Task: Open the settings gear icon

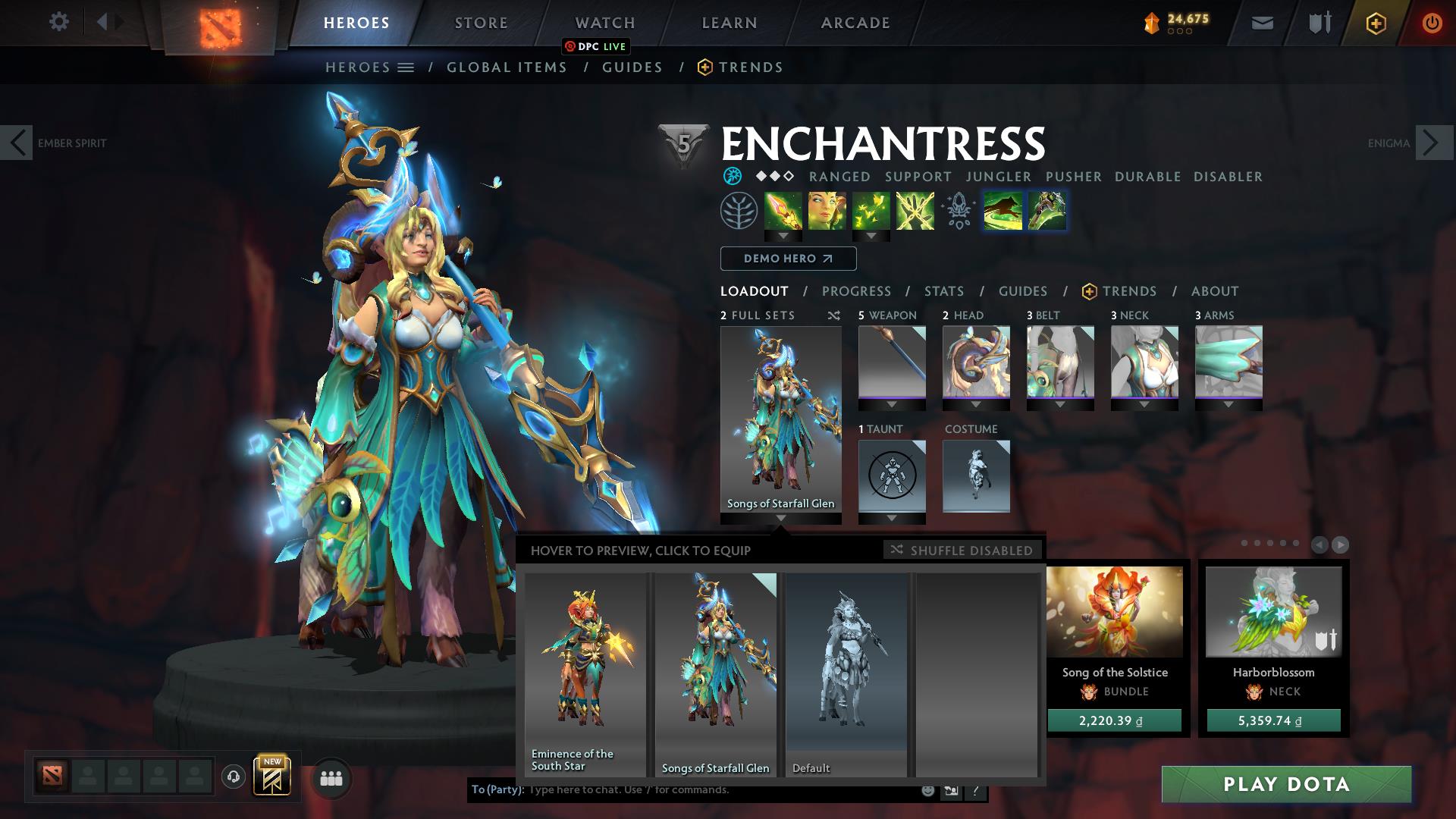Action: coord(59,22)
